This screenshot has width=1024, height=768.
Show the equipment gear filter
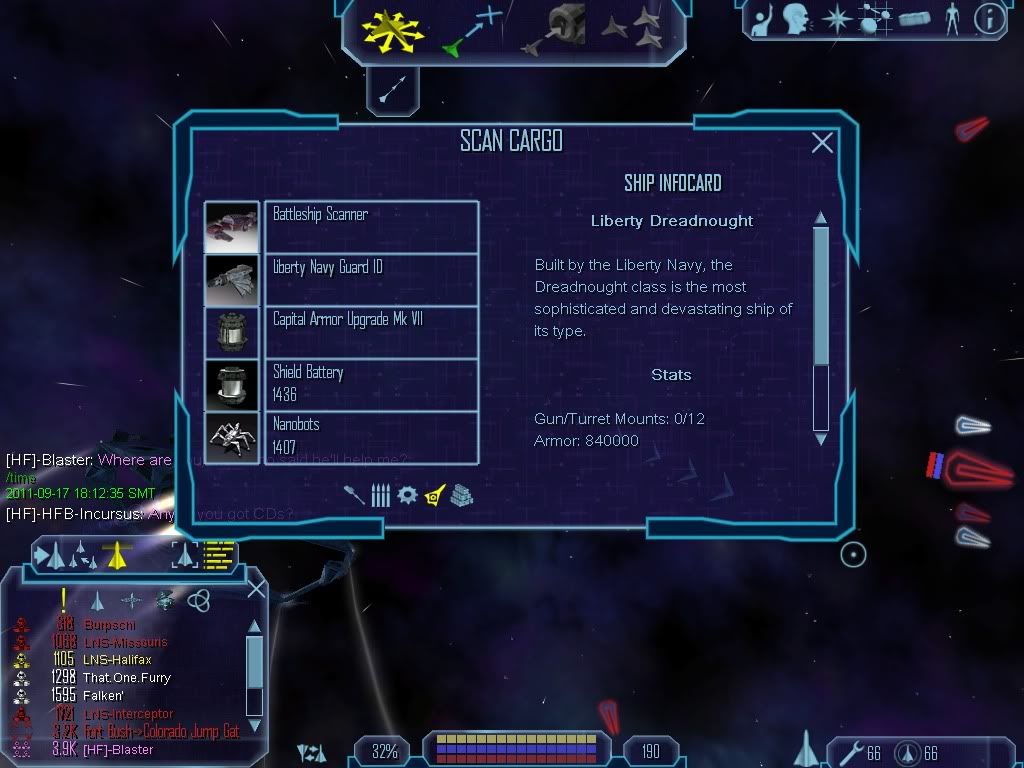click(x=406, y=495)
